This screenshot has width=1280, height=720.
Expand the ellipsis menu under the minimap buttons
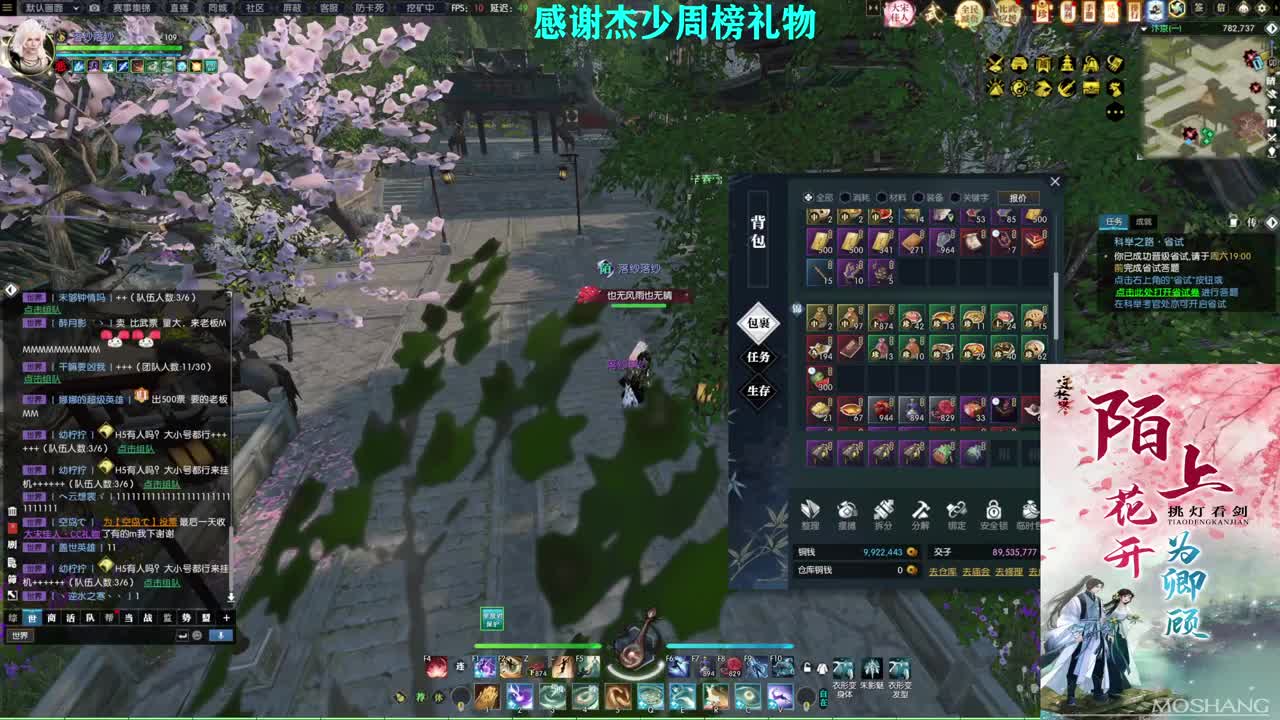[x=1115, y=112]
